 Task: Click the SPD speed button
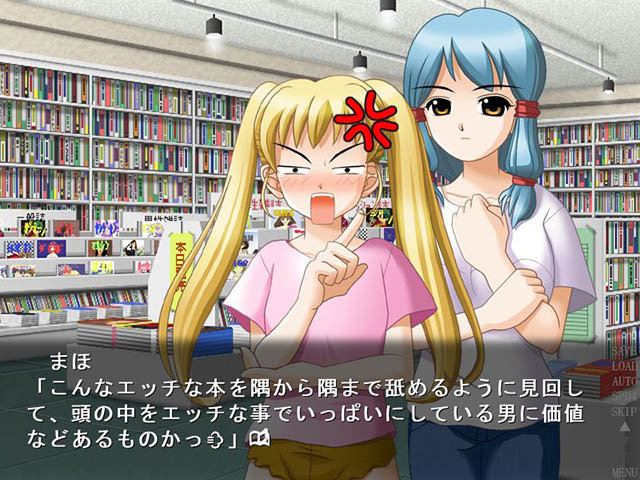[x=622, y=396]
